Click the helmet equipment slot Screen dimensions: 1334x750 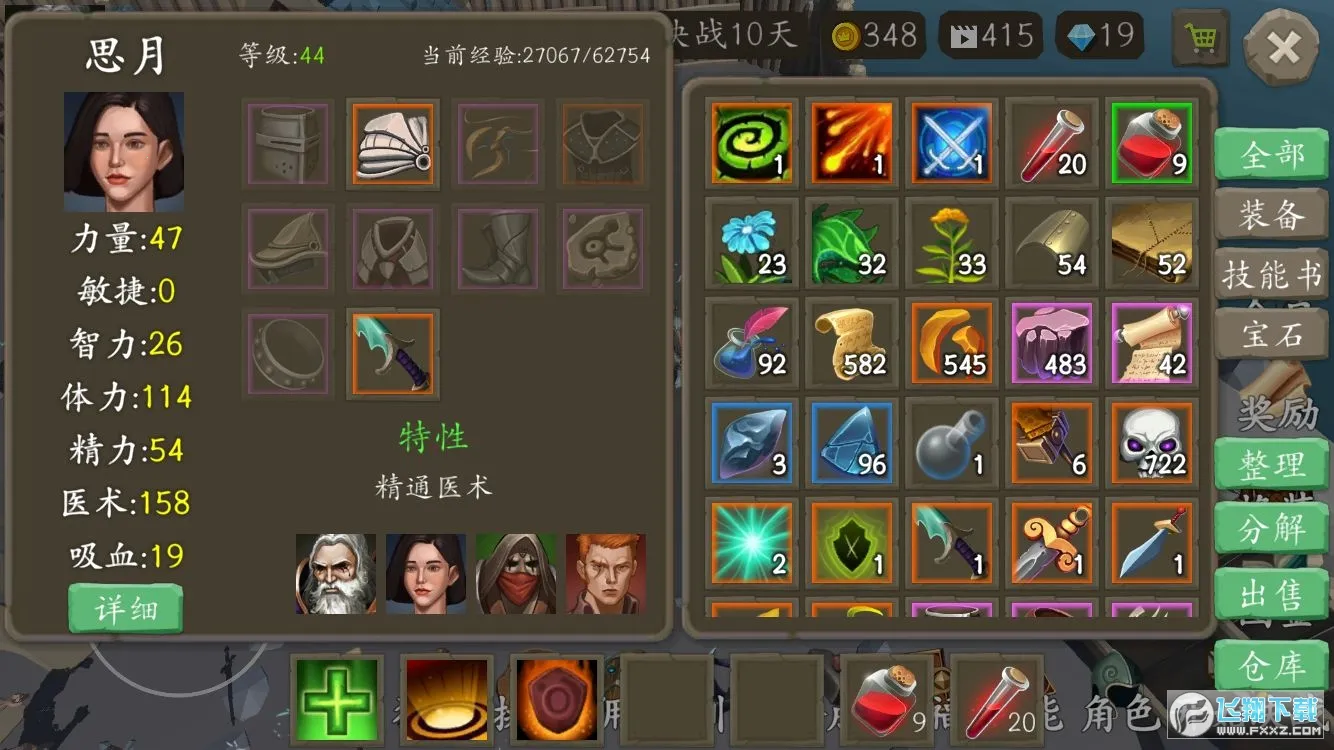point(287,143)
